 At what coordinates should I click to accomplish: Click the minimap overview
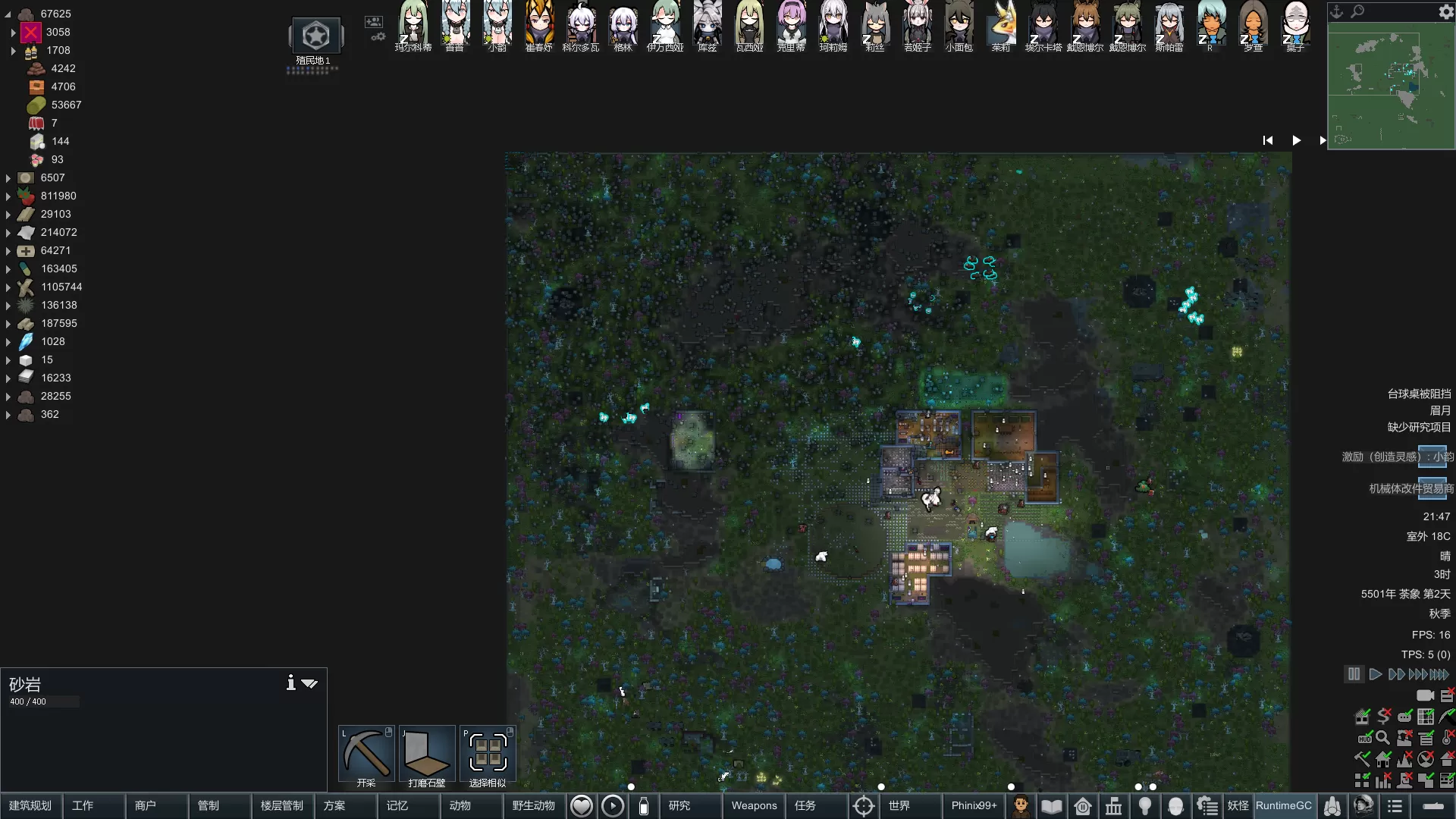coord(1391,85)
